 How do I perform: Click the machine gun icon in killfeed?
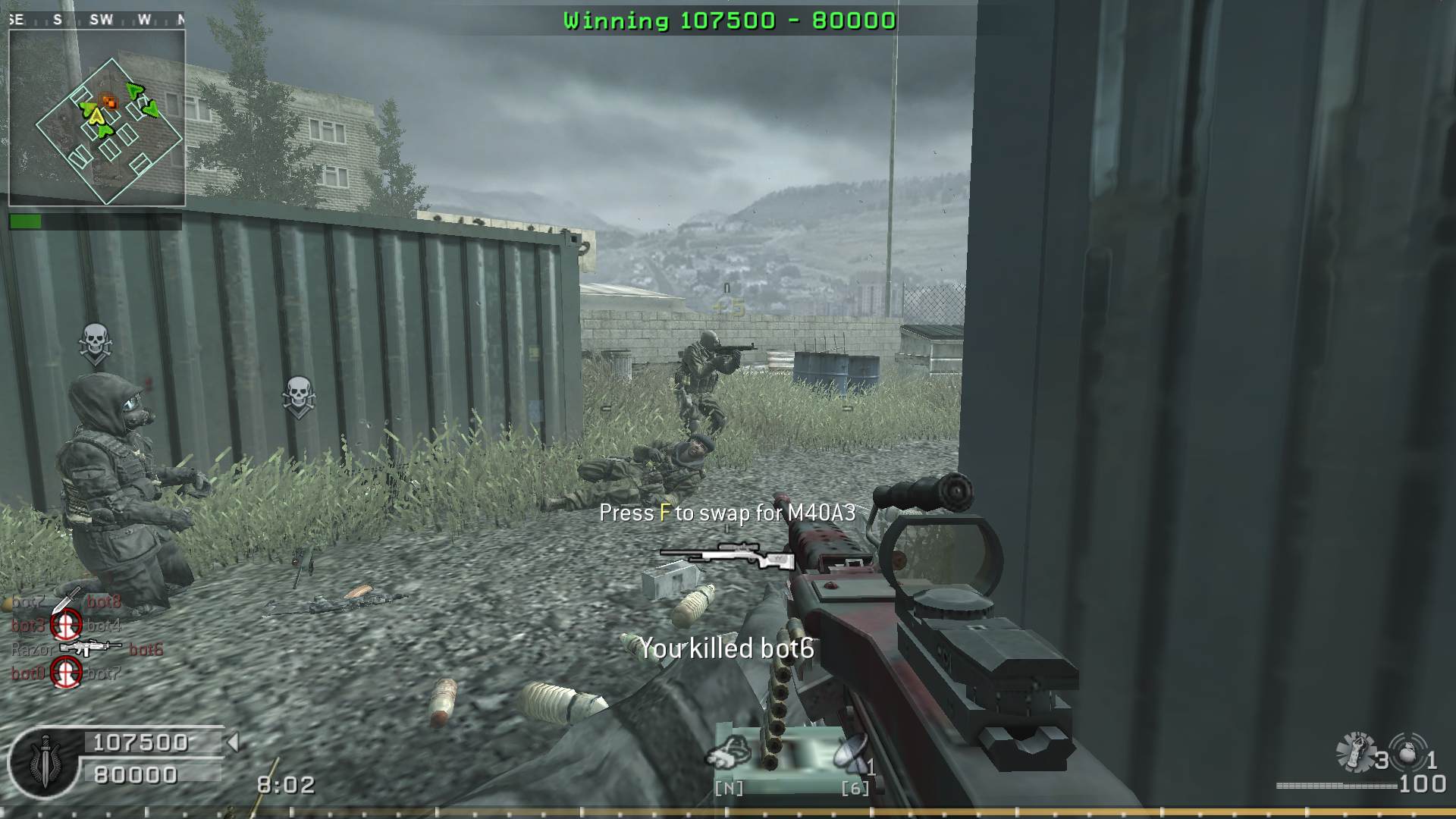tap(89, 648)
